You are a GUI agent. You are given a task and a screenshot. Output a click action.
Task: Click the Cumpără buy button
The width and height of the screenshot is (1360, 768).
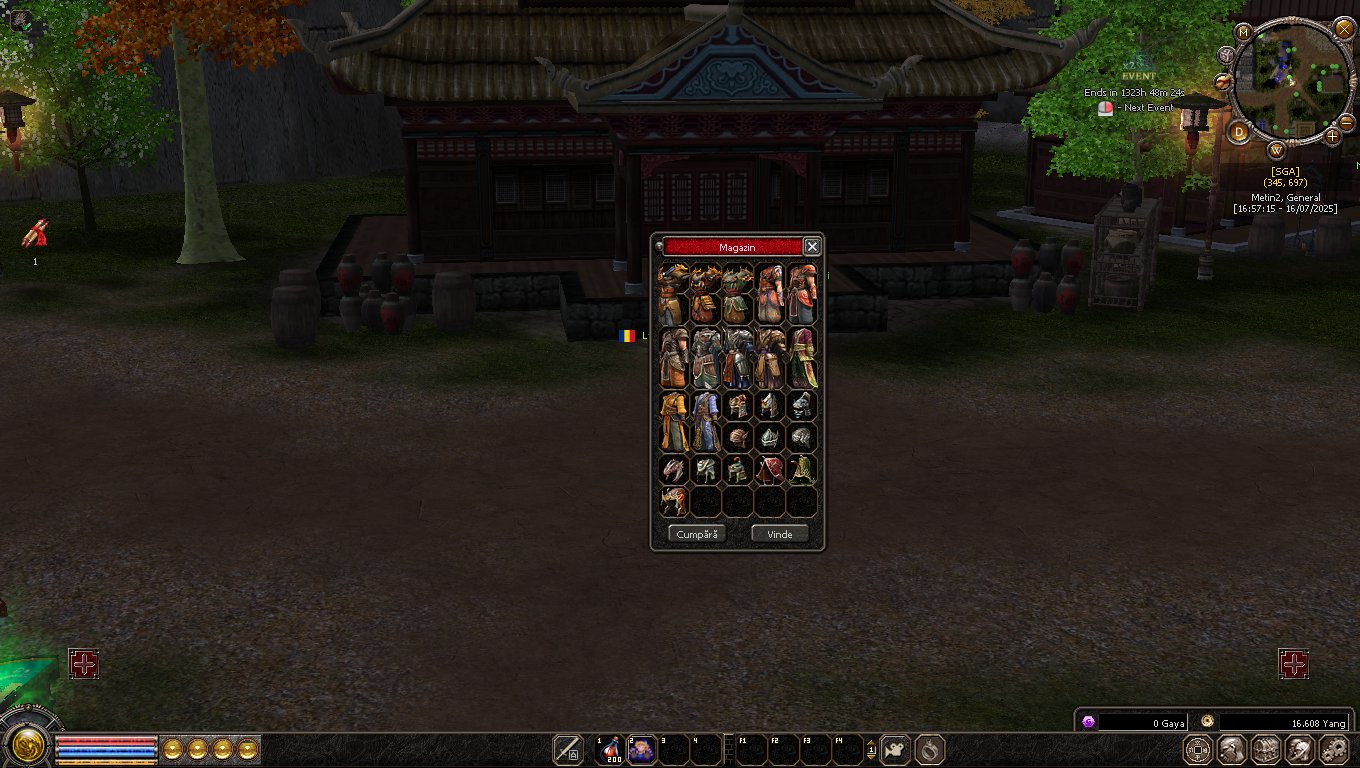pos(697,534)
